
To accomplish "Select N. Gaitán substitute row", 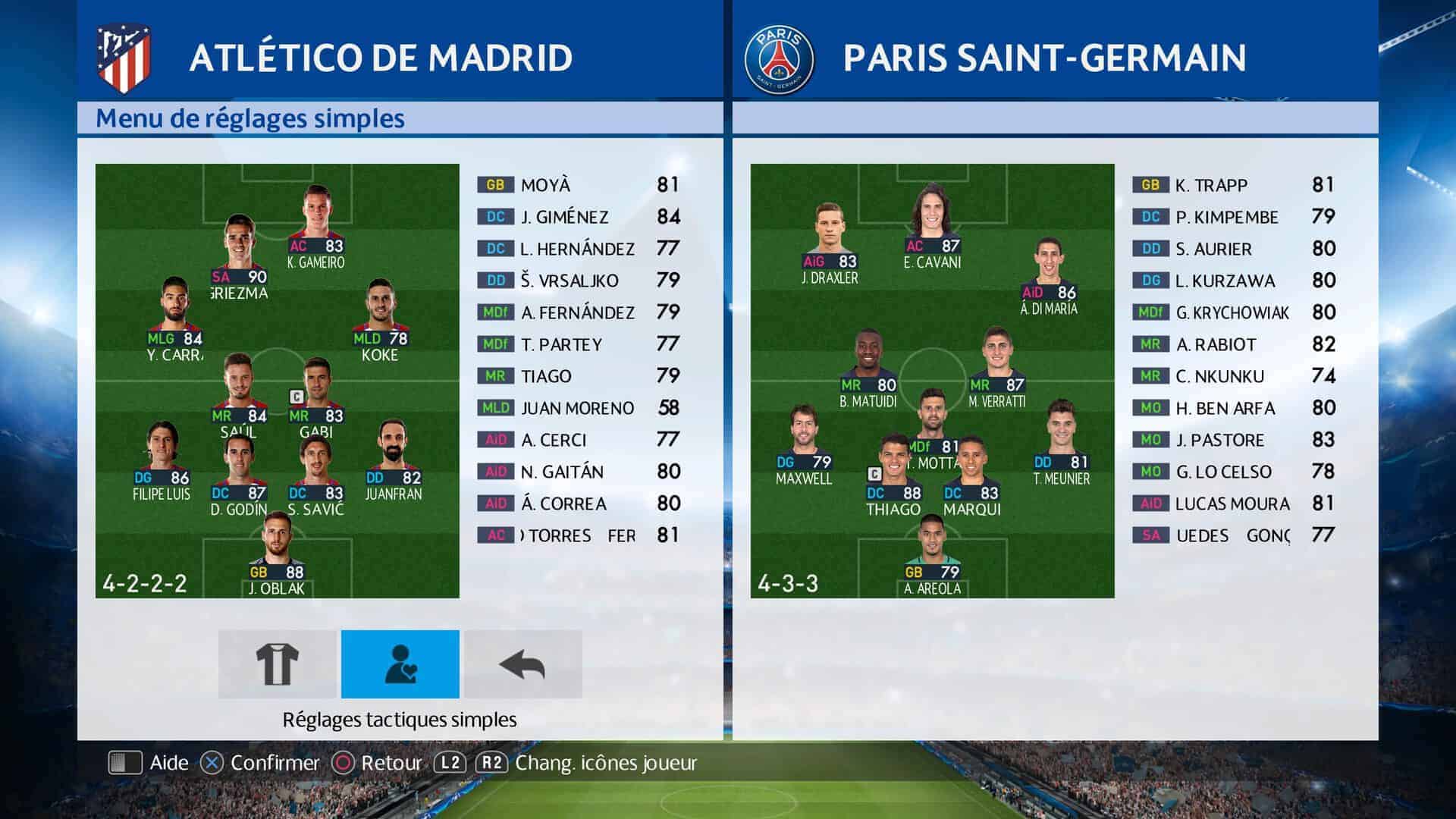I will [578, 472].
